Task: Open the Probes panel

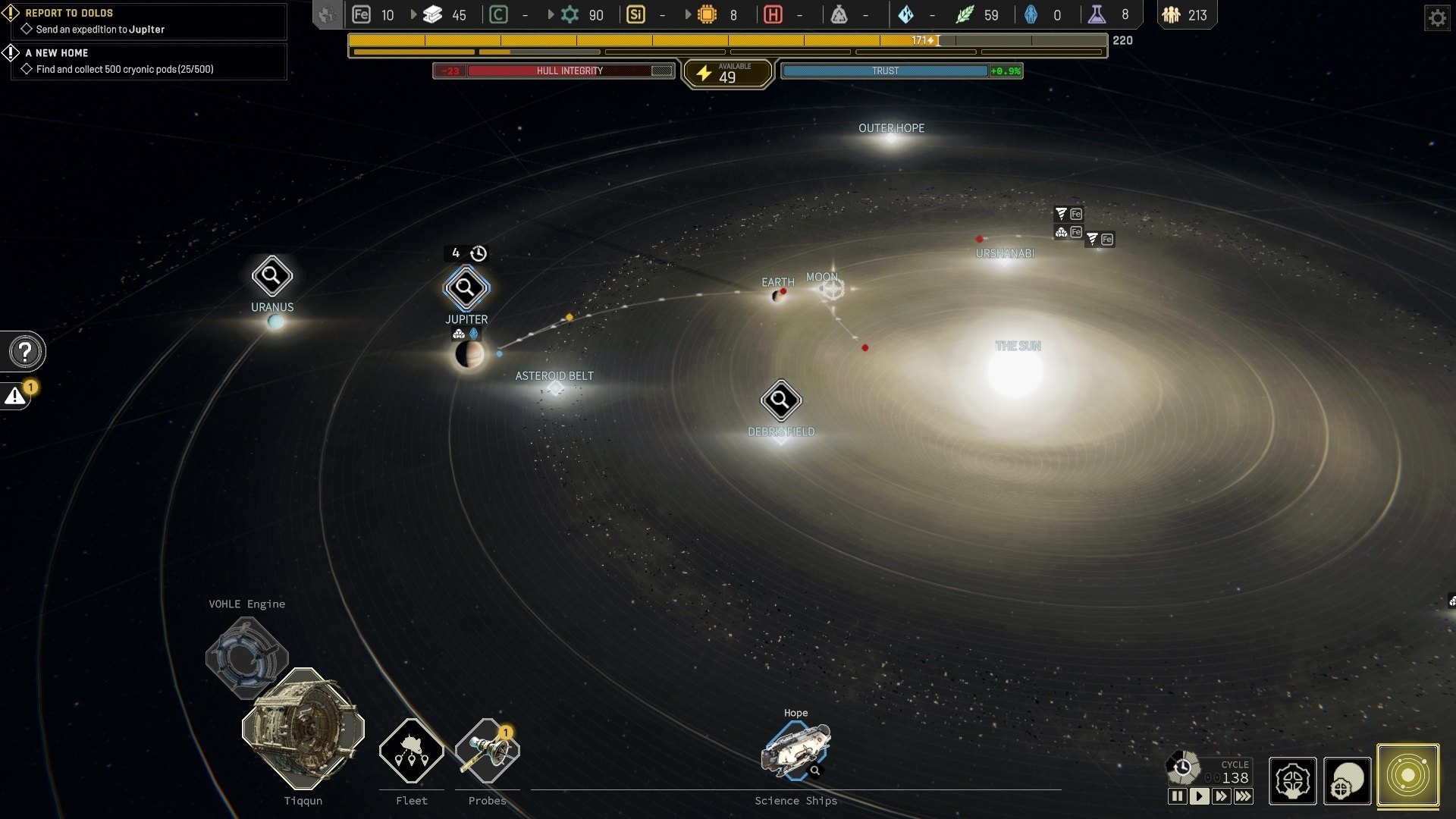Action: 487,751
